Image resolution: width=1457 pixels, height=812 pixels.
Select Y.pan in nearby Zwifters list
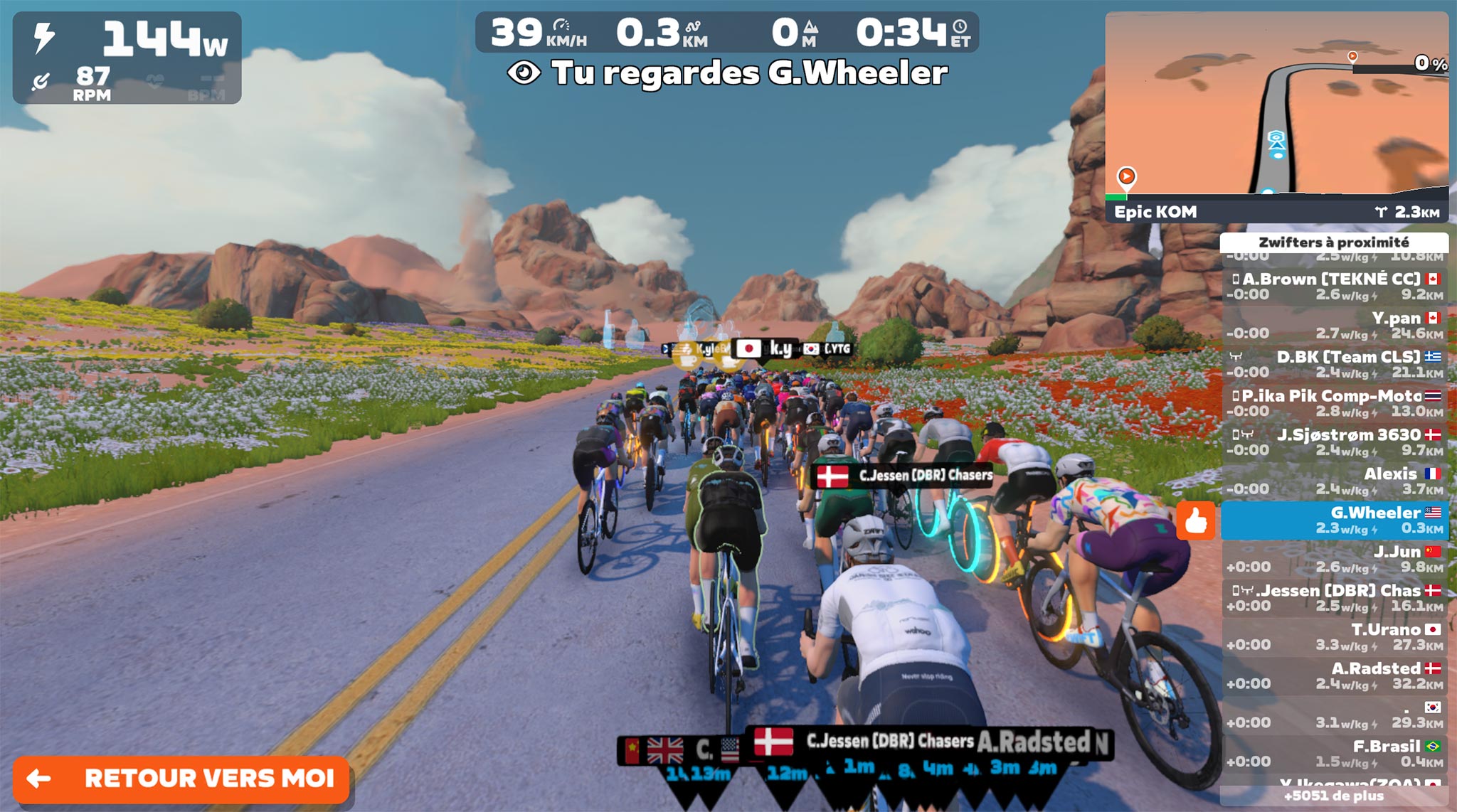(1335, 325)
